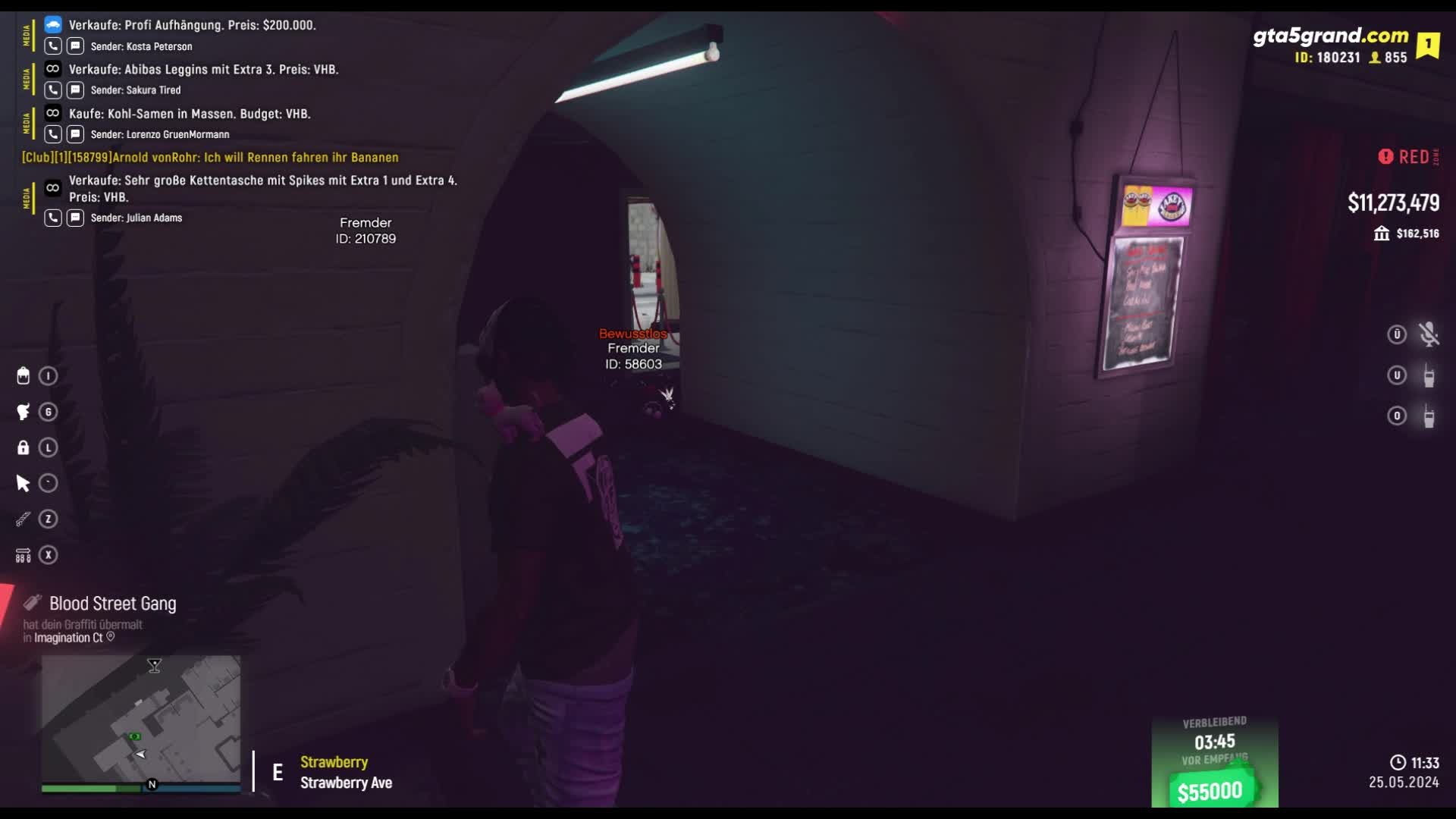Choose the rope icon
This screenshot has width=1456, height=819.
pos(24,519)
